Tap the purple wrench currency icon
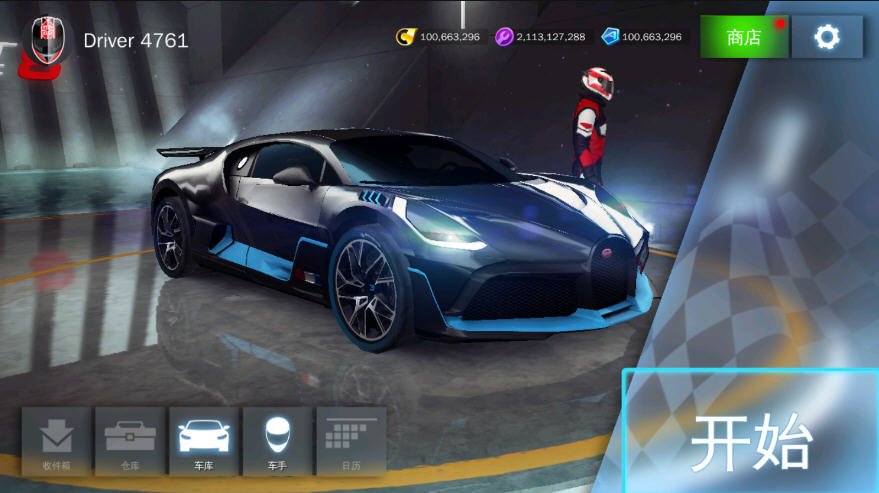 click(x=504, y=37)
